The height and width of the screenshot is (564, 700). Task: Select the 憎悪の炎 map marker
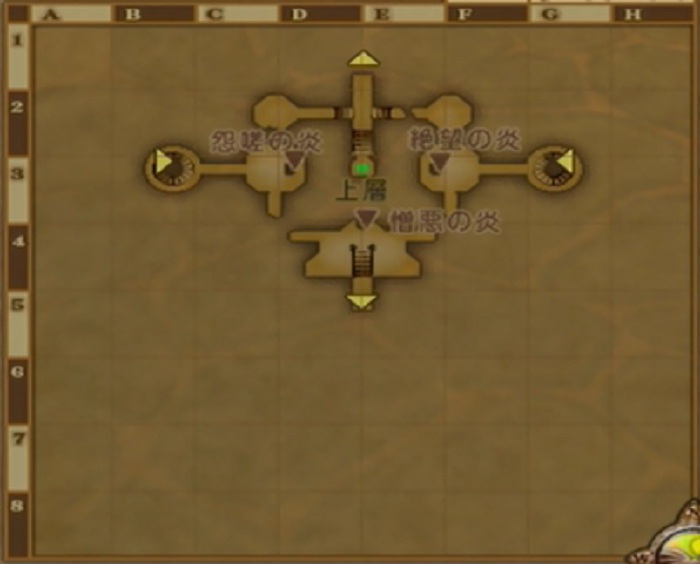tap(367, 219)
